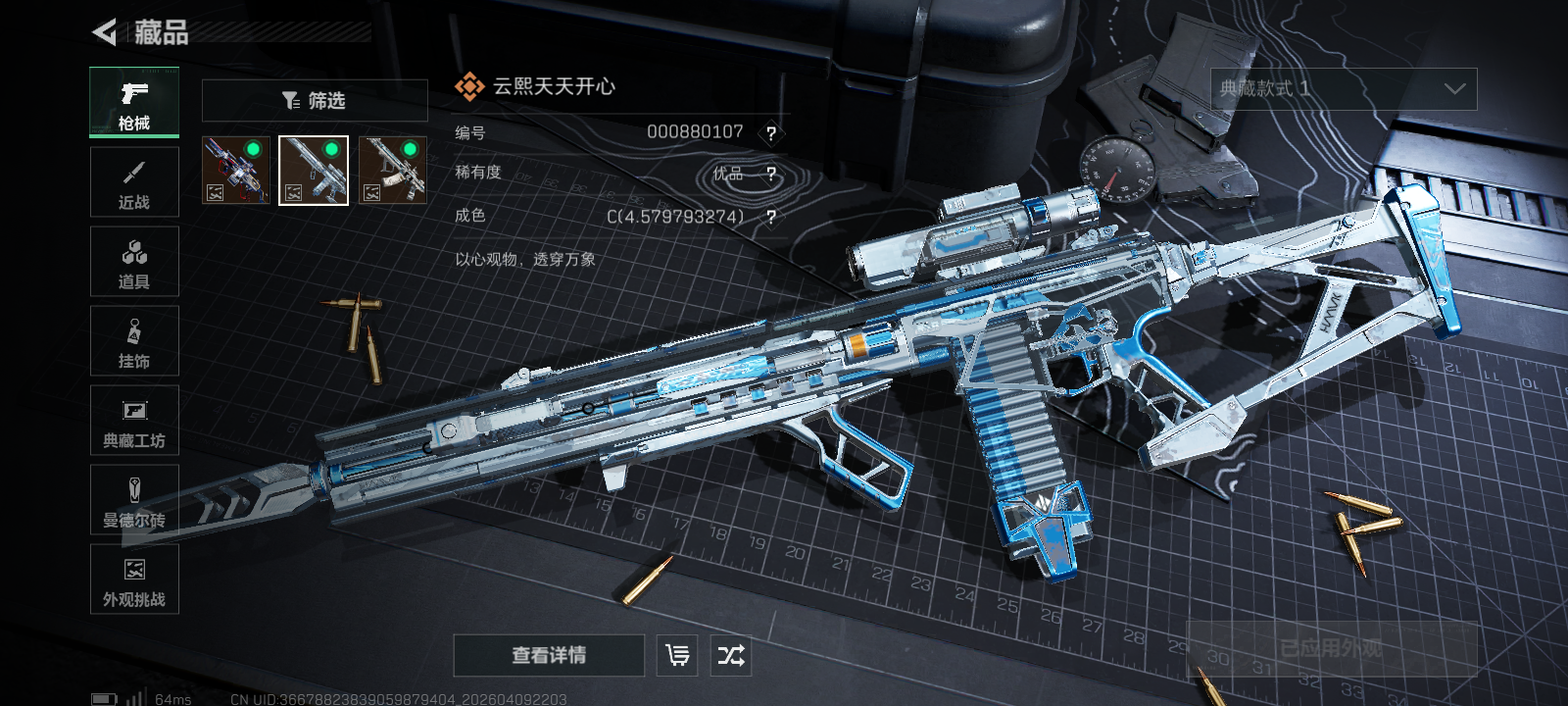
Task: Show the 挂饰 charms category
Action: click(134, 341)
